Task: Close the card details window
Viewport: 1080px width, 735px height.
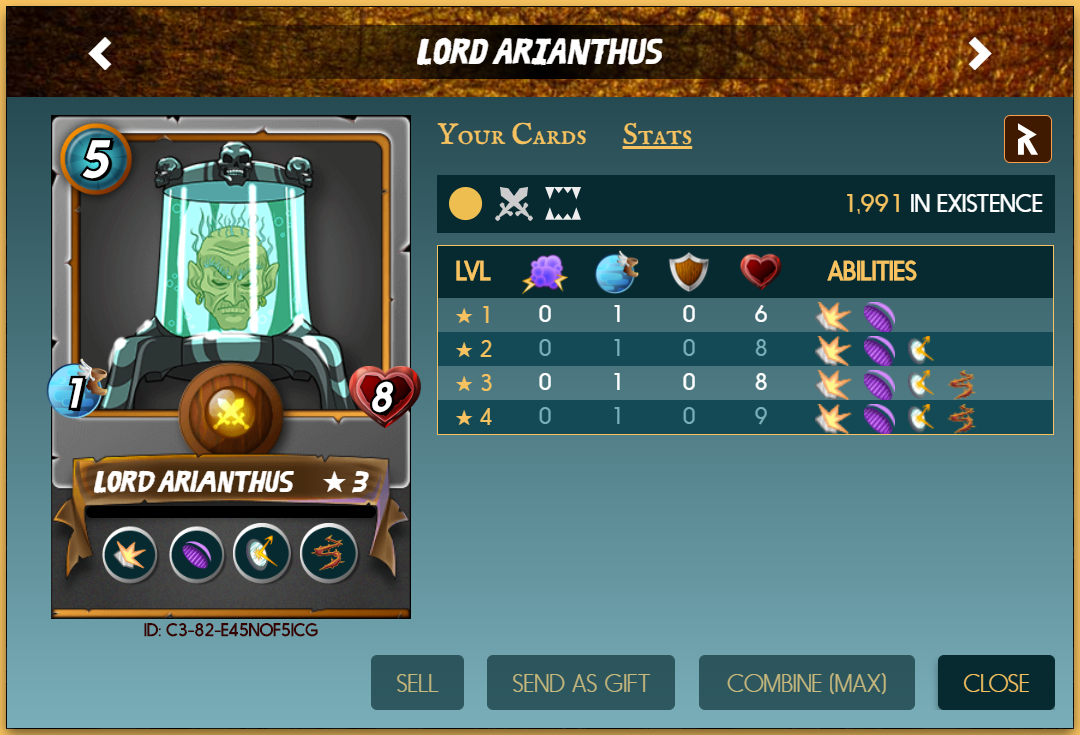Action: 996,683
